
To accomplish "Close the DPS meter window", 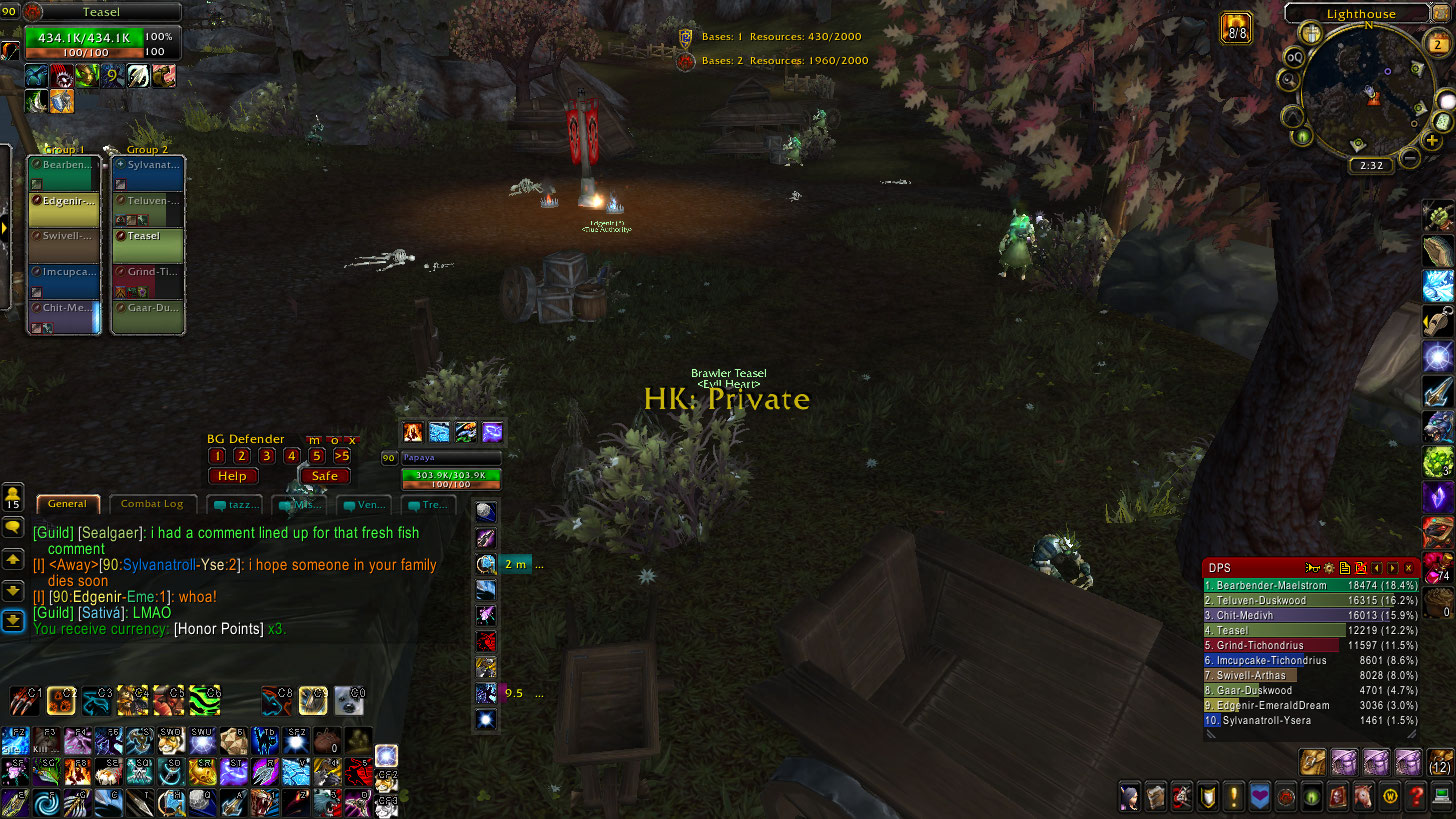I will [x=1409, y=568].
